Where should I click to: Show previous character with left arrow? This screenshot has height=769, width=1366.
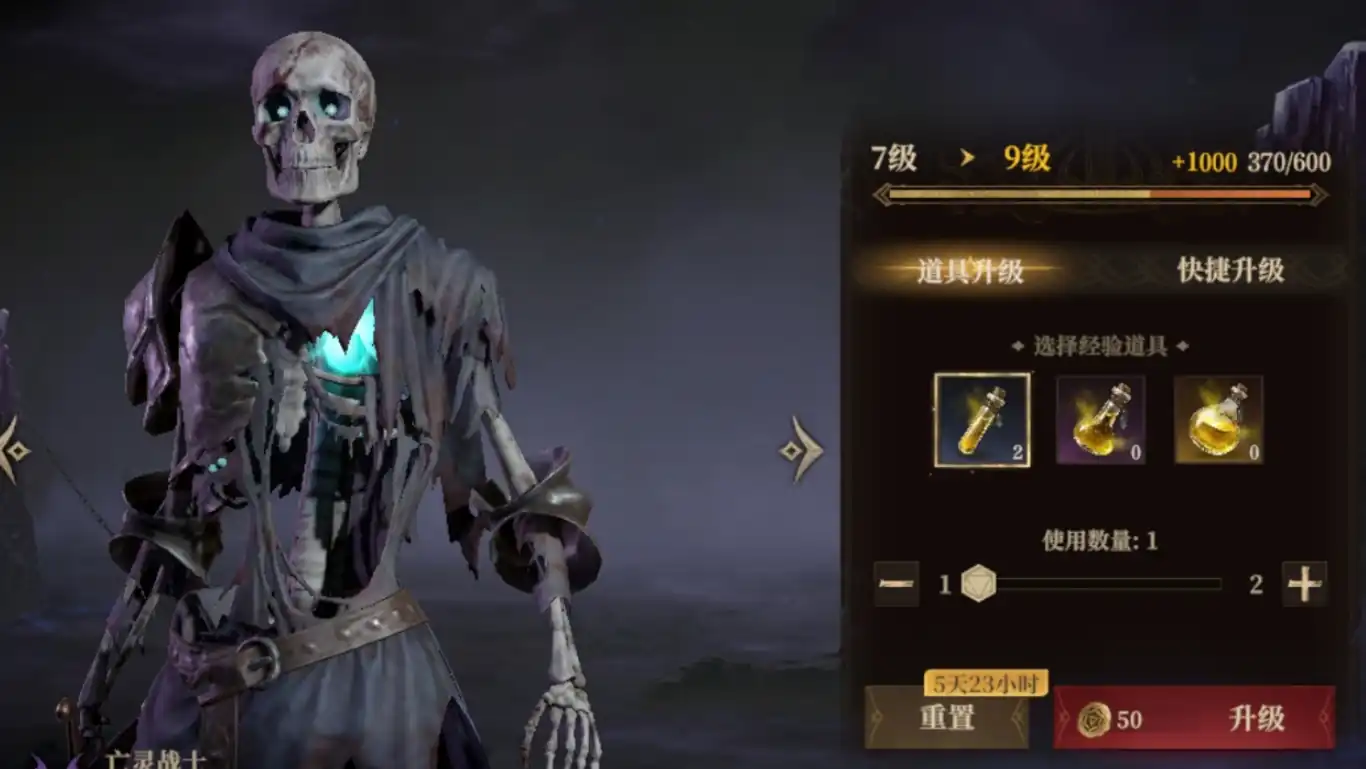click(12, 450)
